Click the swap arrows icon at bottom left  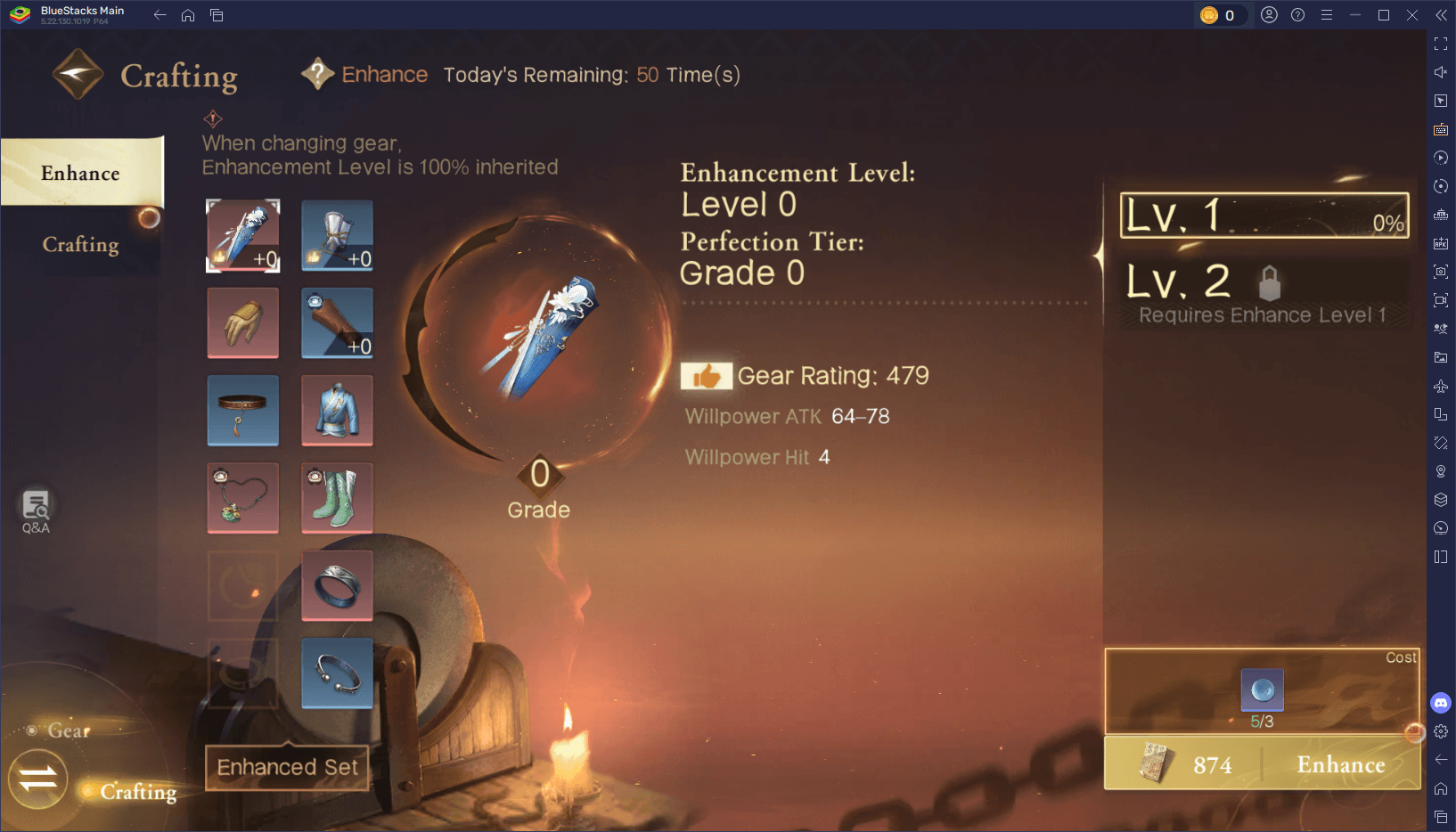click(37, 779)
